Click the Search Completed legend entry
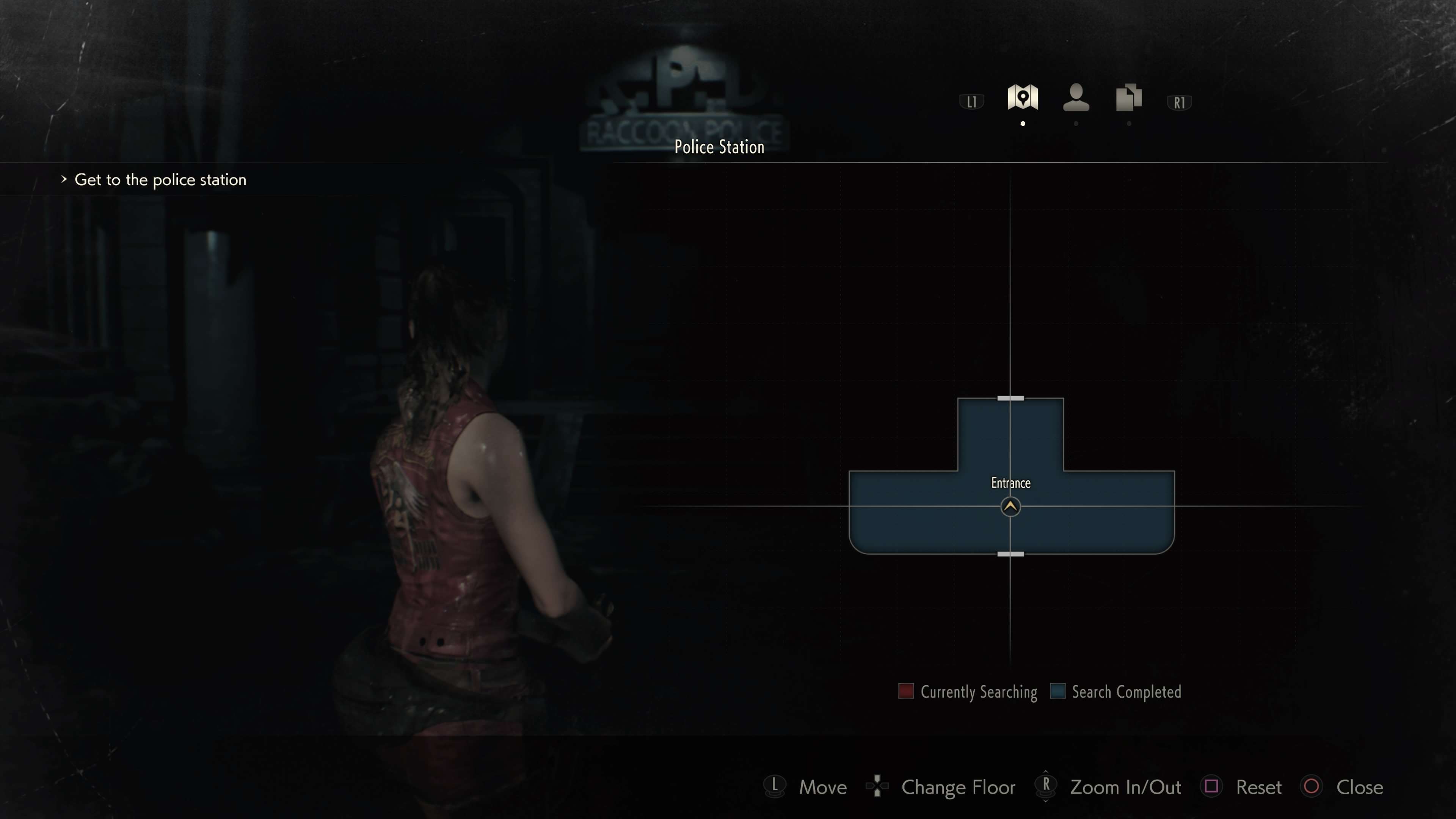Screen dimensions: 1456x819 coord(1116,692)
